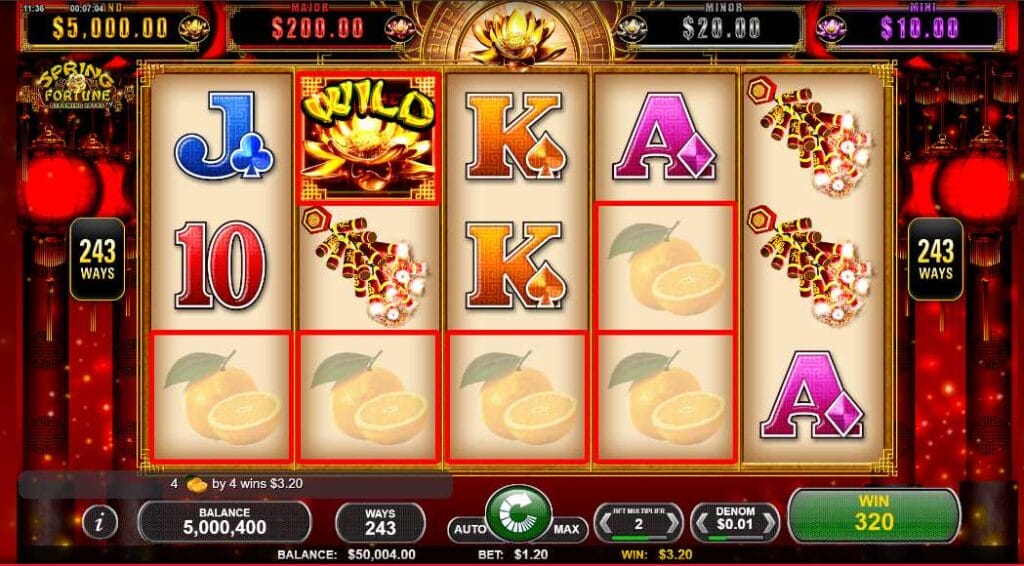This screenshot has height=566, width=1024.
Task: Turn on Auto spin
Action: click(x=468, y=528)
